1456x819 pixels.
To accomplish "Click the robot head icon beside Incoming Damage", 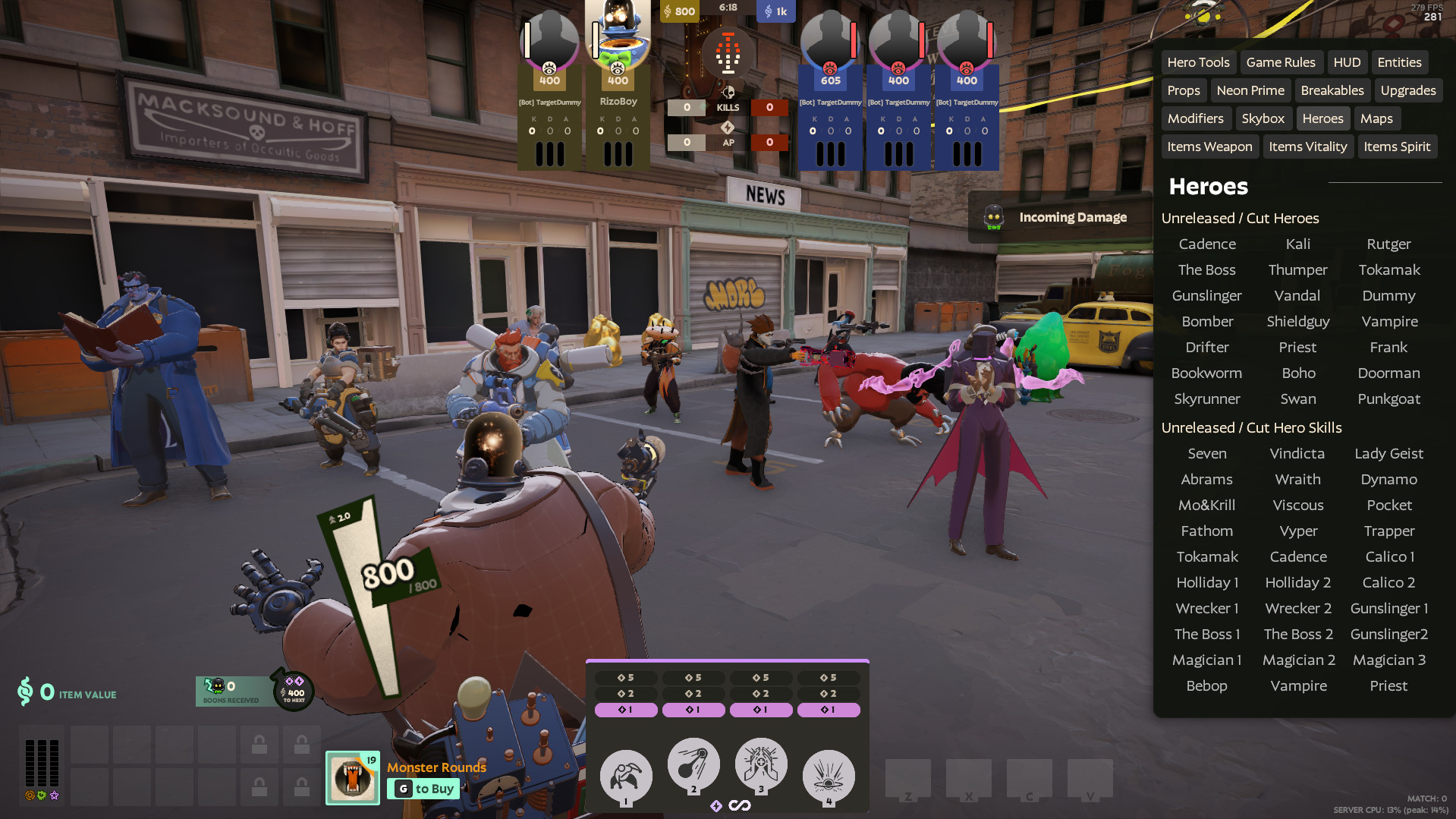I will (x=992, y=217).
